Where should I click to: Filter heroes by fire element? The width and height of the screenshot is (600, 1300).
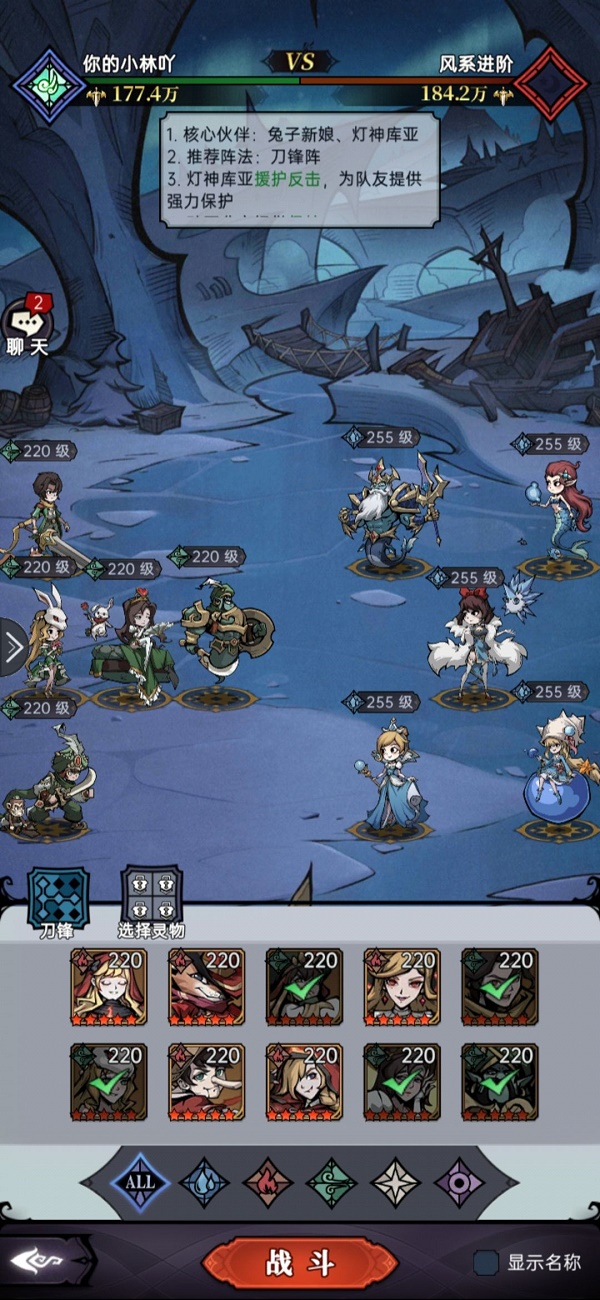(268, 1181)
